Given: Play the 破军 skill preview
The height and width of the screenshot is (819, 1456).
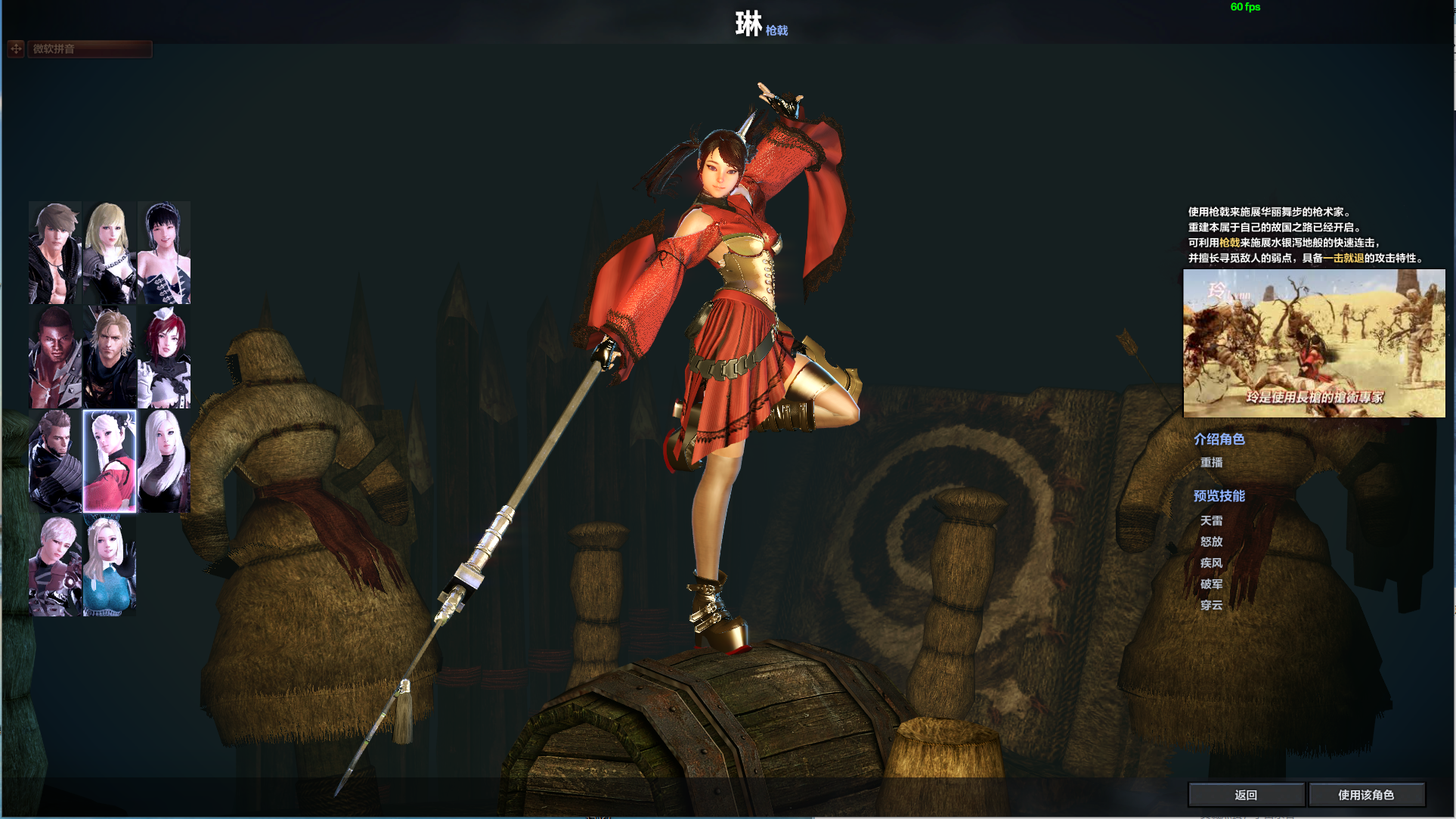Looking at the screenshot, I should click(1211, 585).
